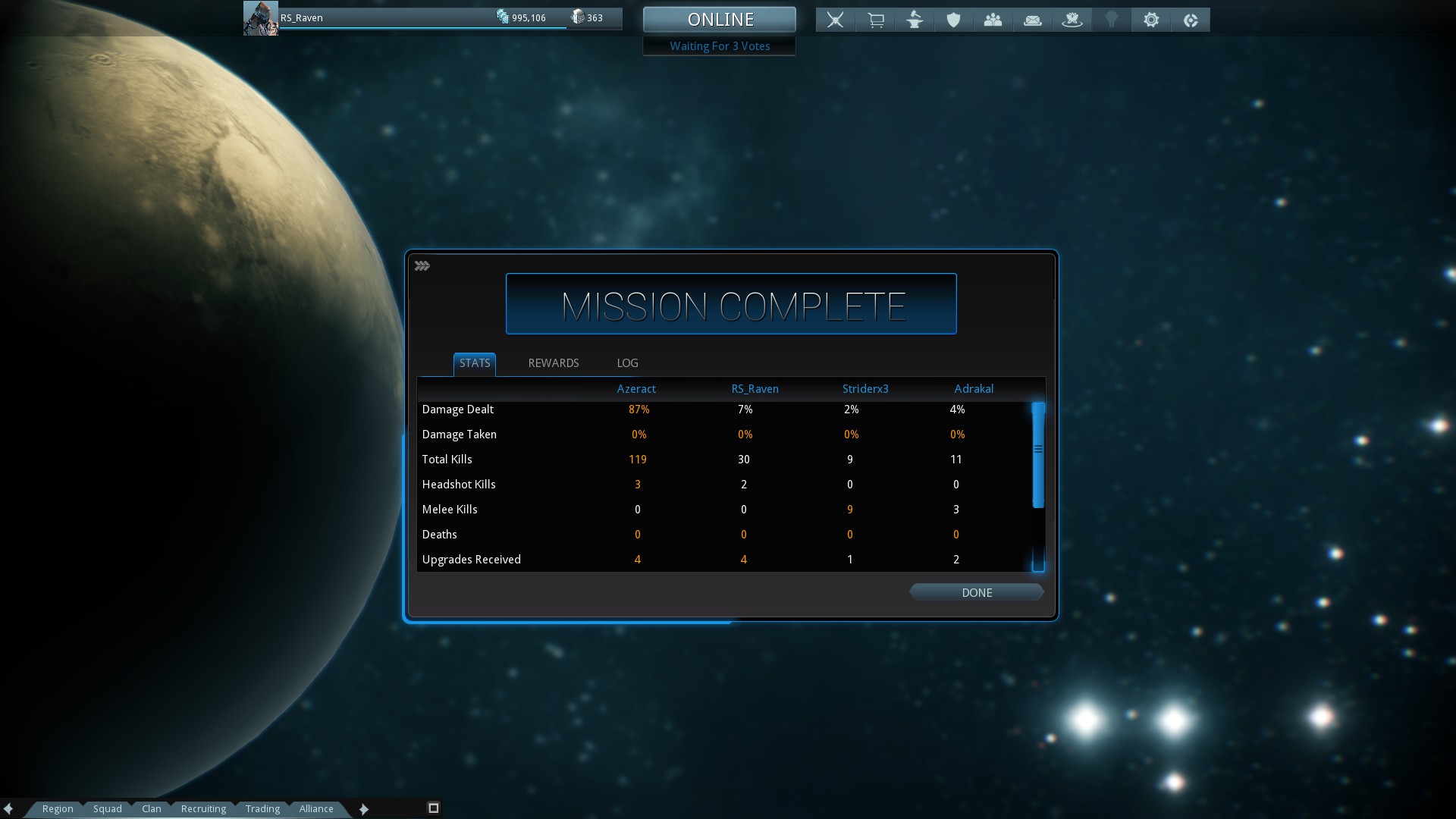Open the crossed swords arsenal icon
Image resolution: width=1456 pixels, height=819 pixels.
pyautogui.click(x=835, y=20)
